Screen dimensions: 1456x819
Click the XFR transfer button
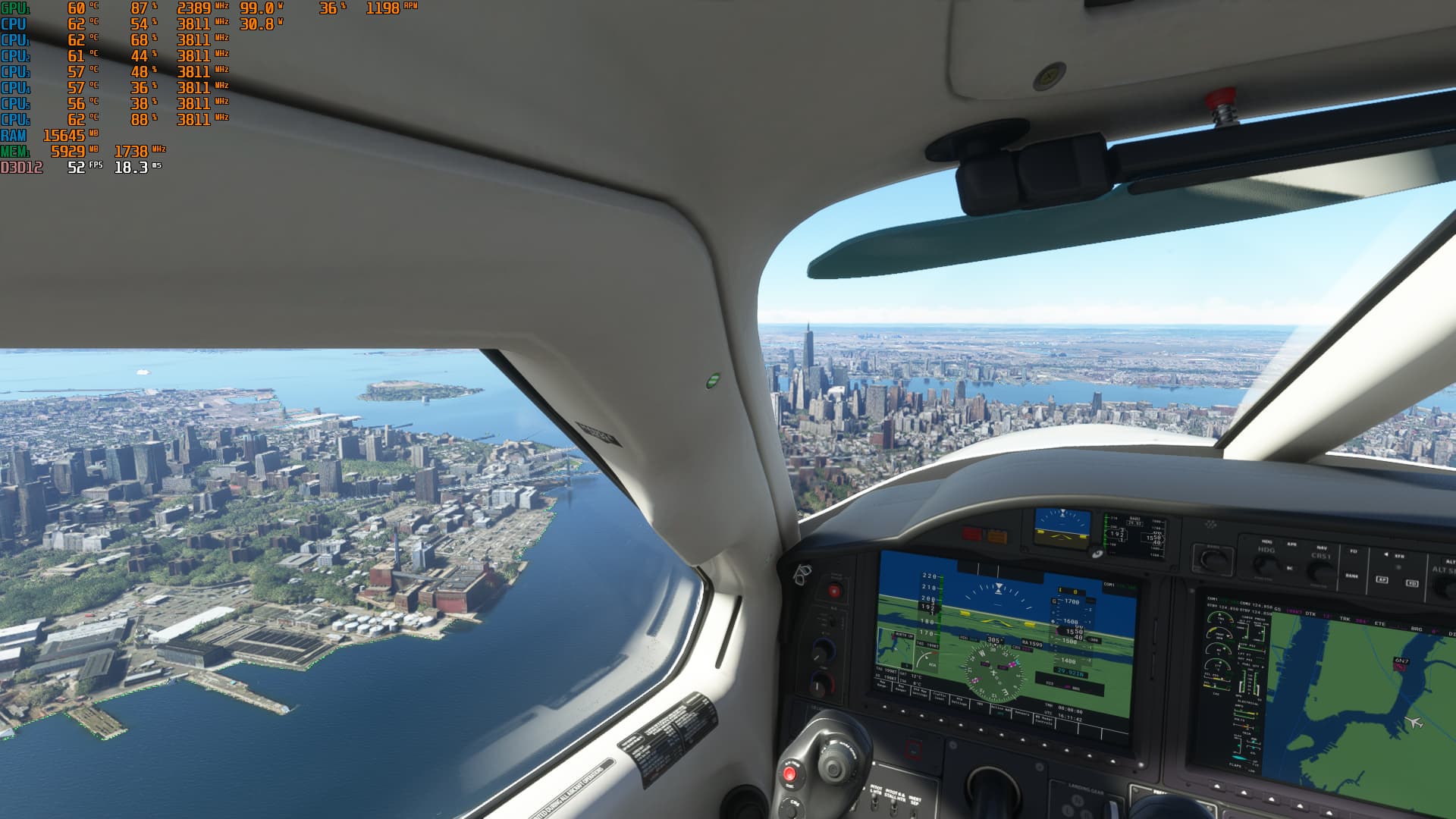(1399, 556)
